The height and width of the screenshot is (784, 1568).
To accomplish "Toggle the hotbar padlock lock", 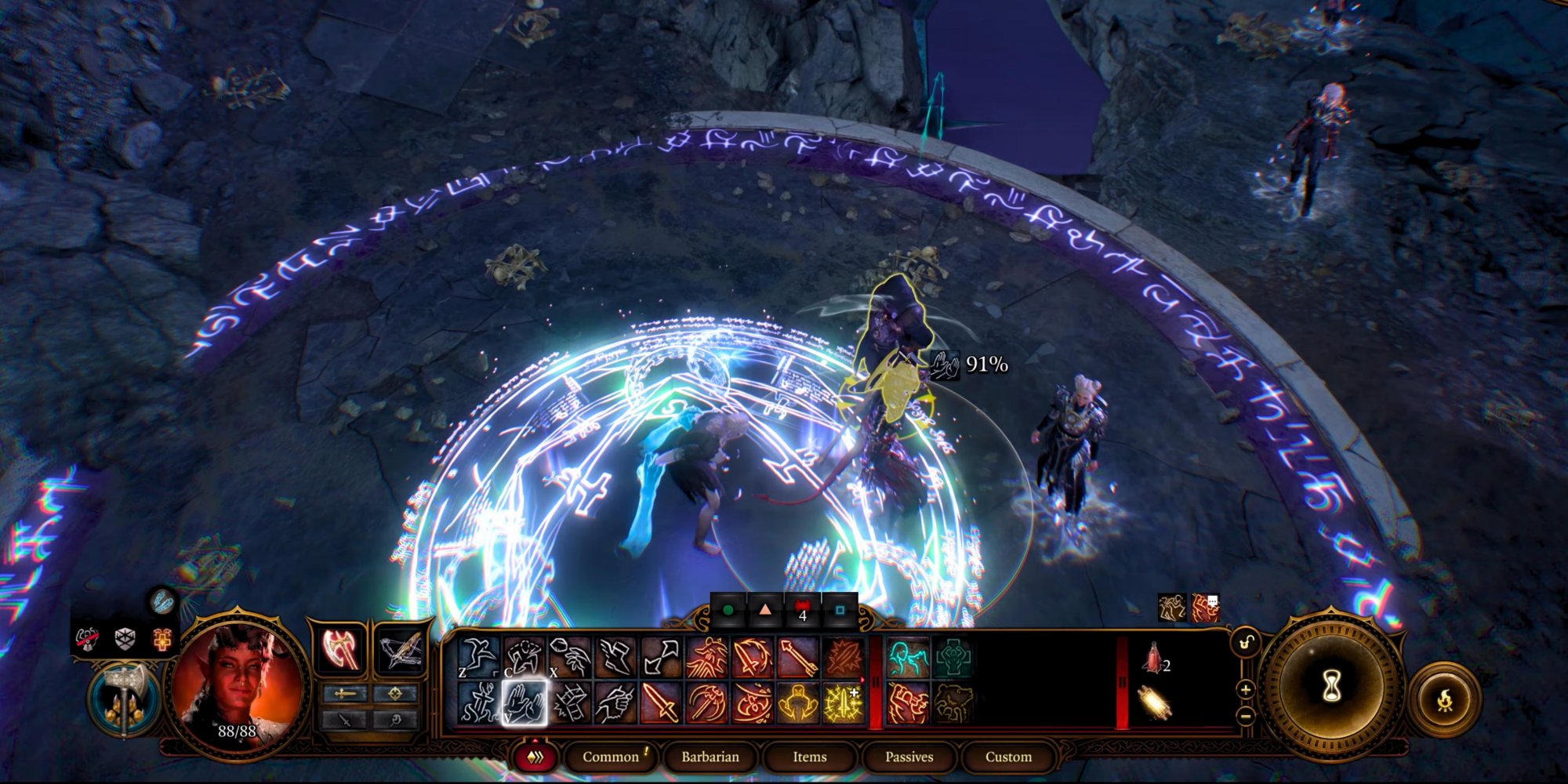I will coord(1246,644).
